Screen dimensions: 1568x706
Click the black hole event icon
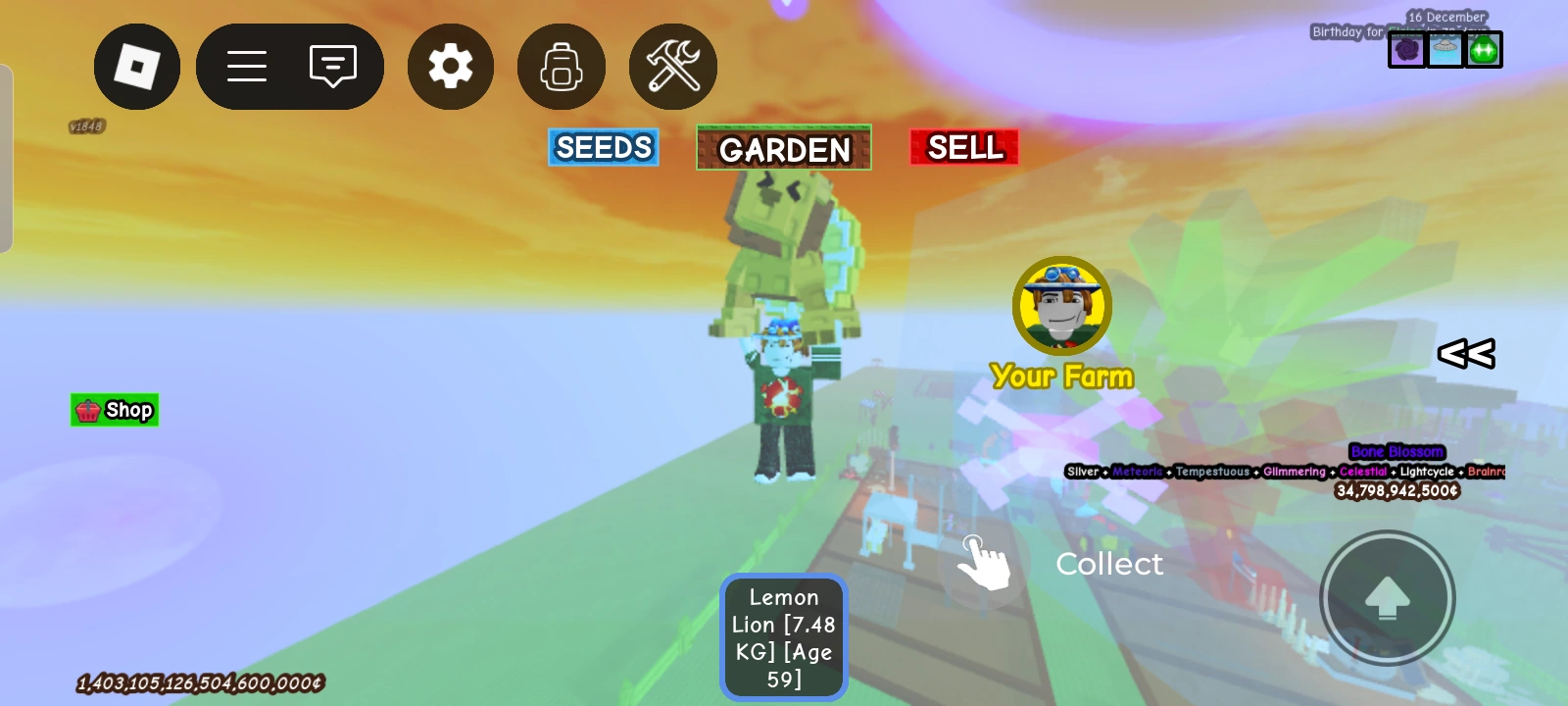click(1406, 49)
